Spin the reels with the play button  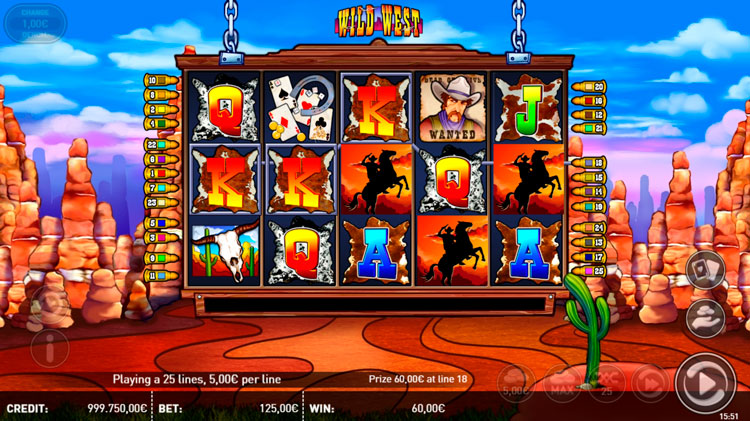tap(705, 381)
